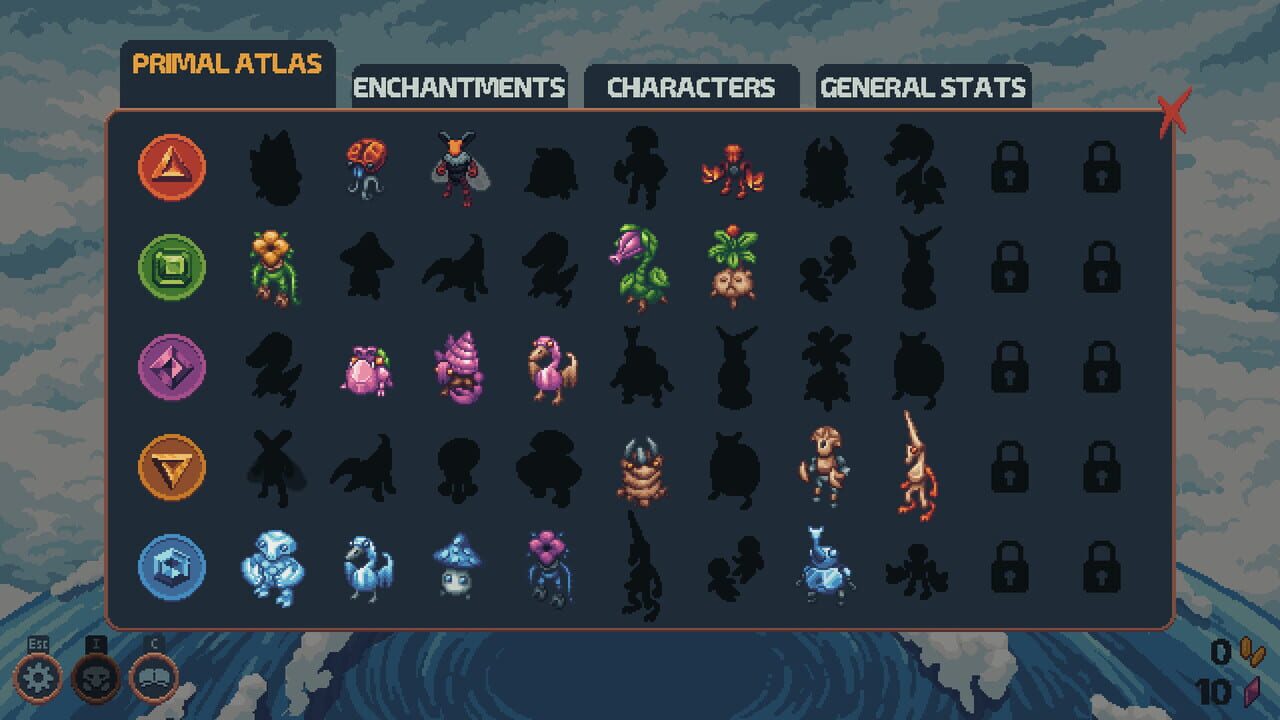This screenshot has width=1280, height=720.
Task: Select the blue duck creature
Action: pos(367,565)
